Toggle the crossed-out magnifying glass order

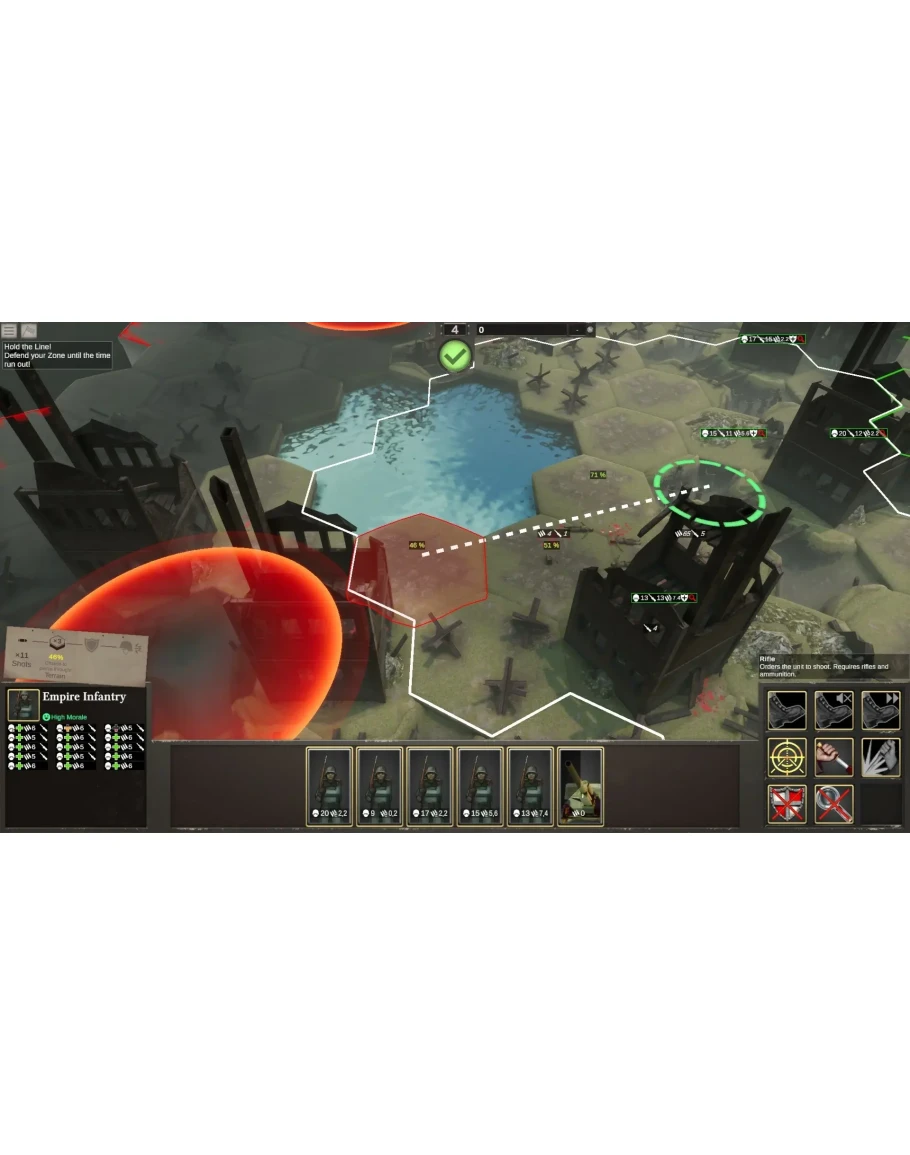(833, 803)
